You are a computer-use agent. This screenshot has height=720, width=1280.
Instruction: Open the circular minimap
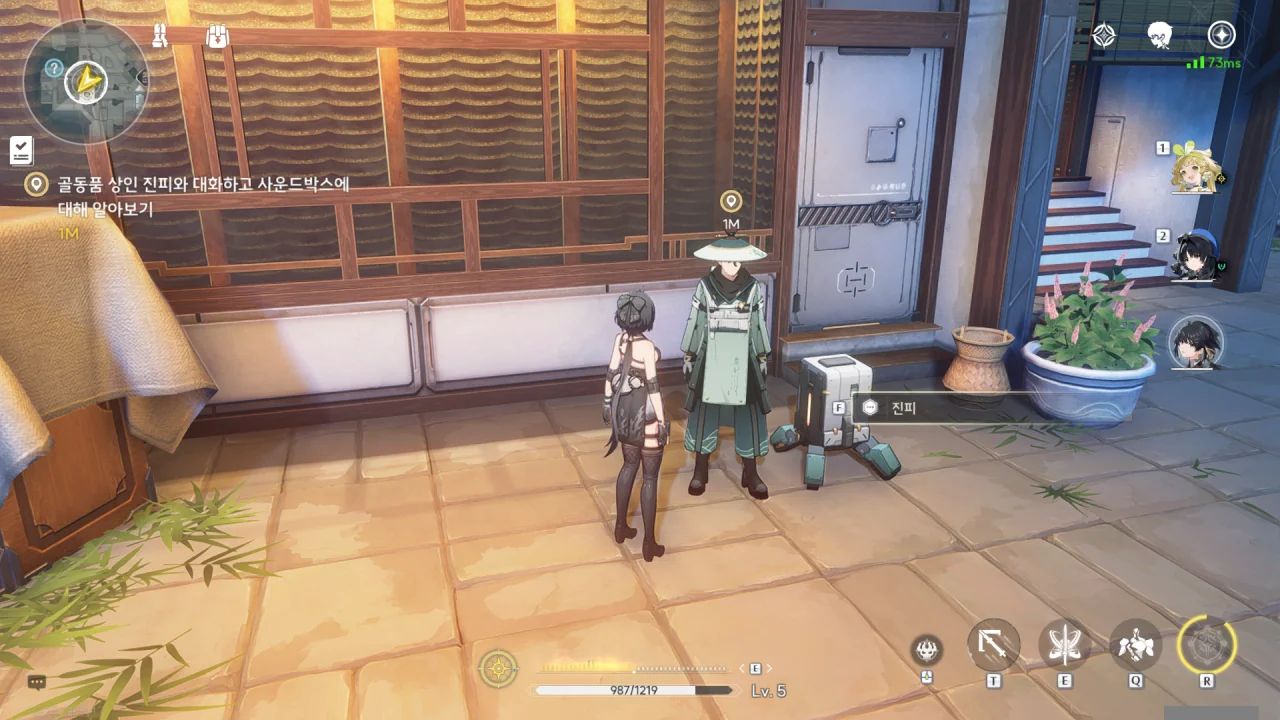(x=85, y=80)
